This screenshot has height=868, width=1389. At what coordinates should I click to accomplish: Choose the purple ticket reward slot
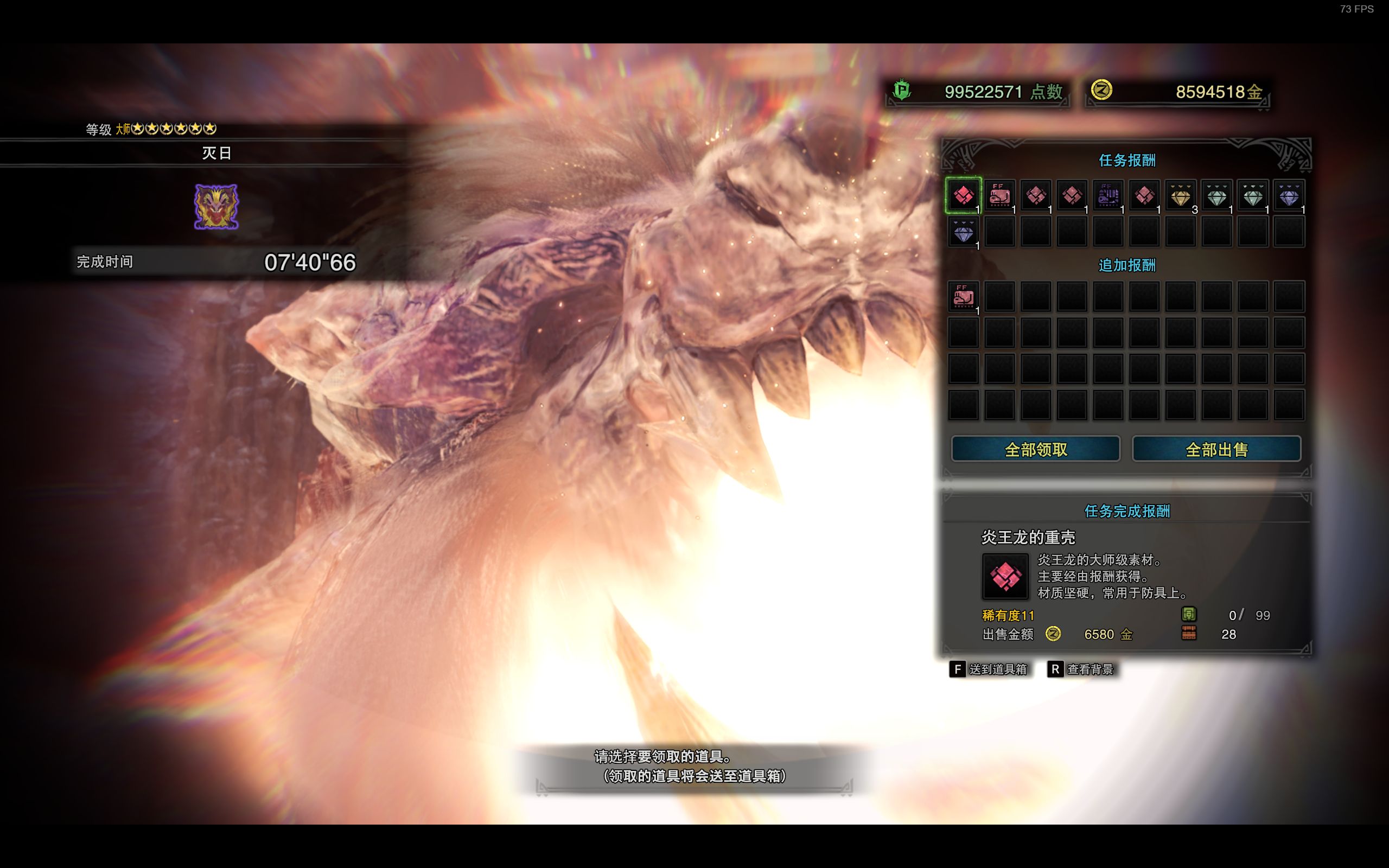pyautogui.click(x=1108, y=196)
